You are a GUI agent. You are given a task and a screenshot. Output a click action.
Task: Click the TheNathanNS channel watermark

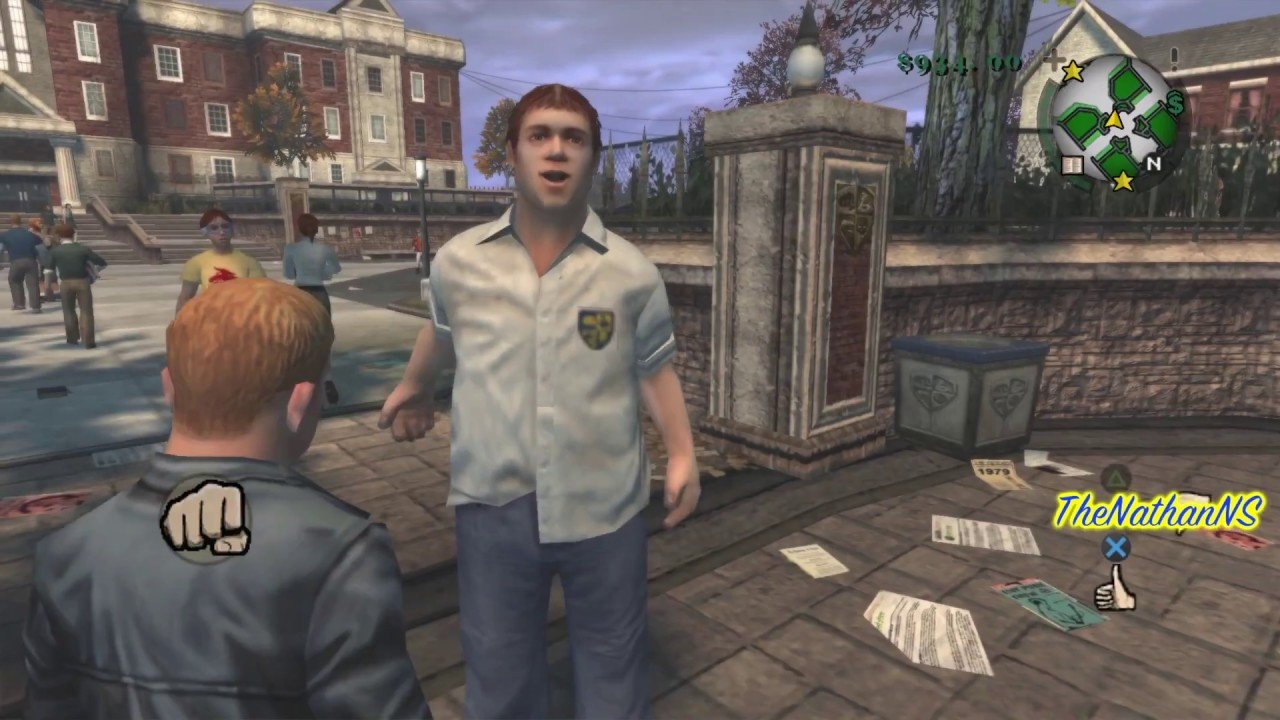1158,511
